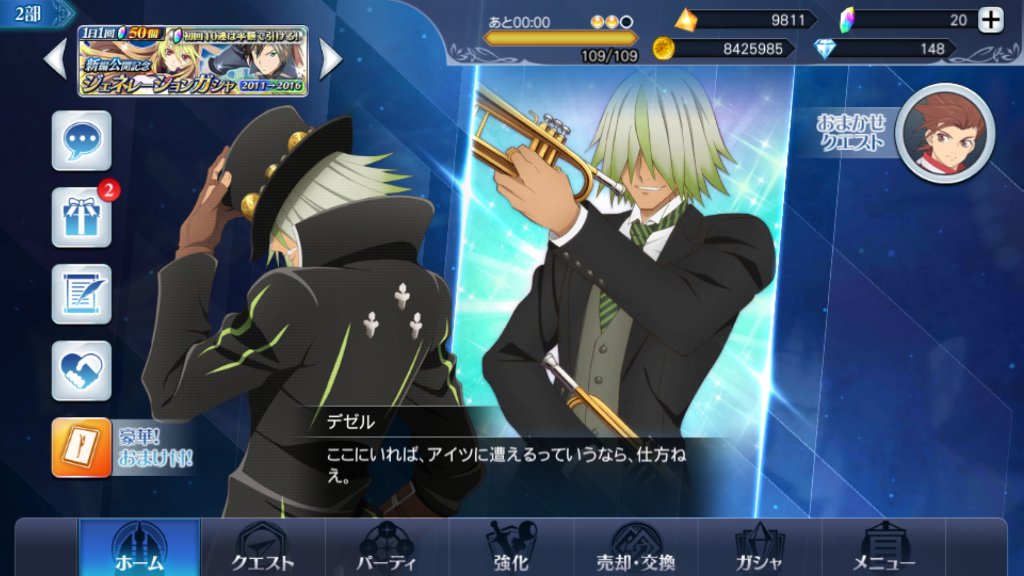Open the ガシャ gacha tab
Image resolution: width=1024 pixels, height=576 pixels.
click(759, 548)
